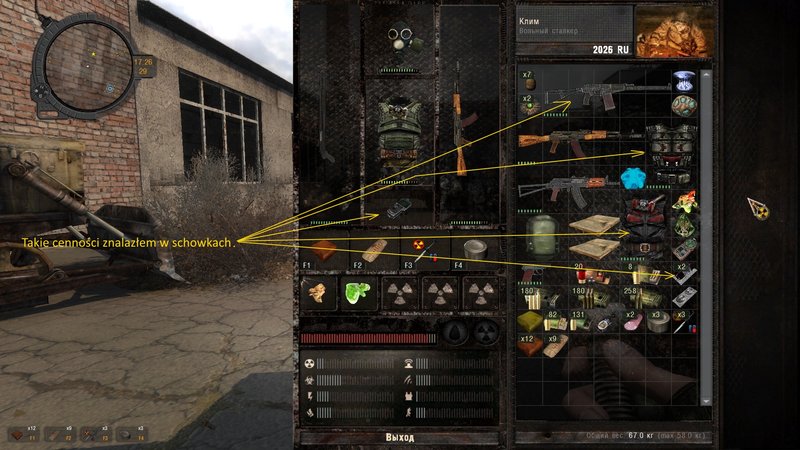800x450 pixels.
Task: Open the character portrait in the corner
Action: point(670,32)
